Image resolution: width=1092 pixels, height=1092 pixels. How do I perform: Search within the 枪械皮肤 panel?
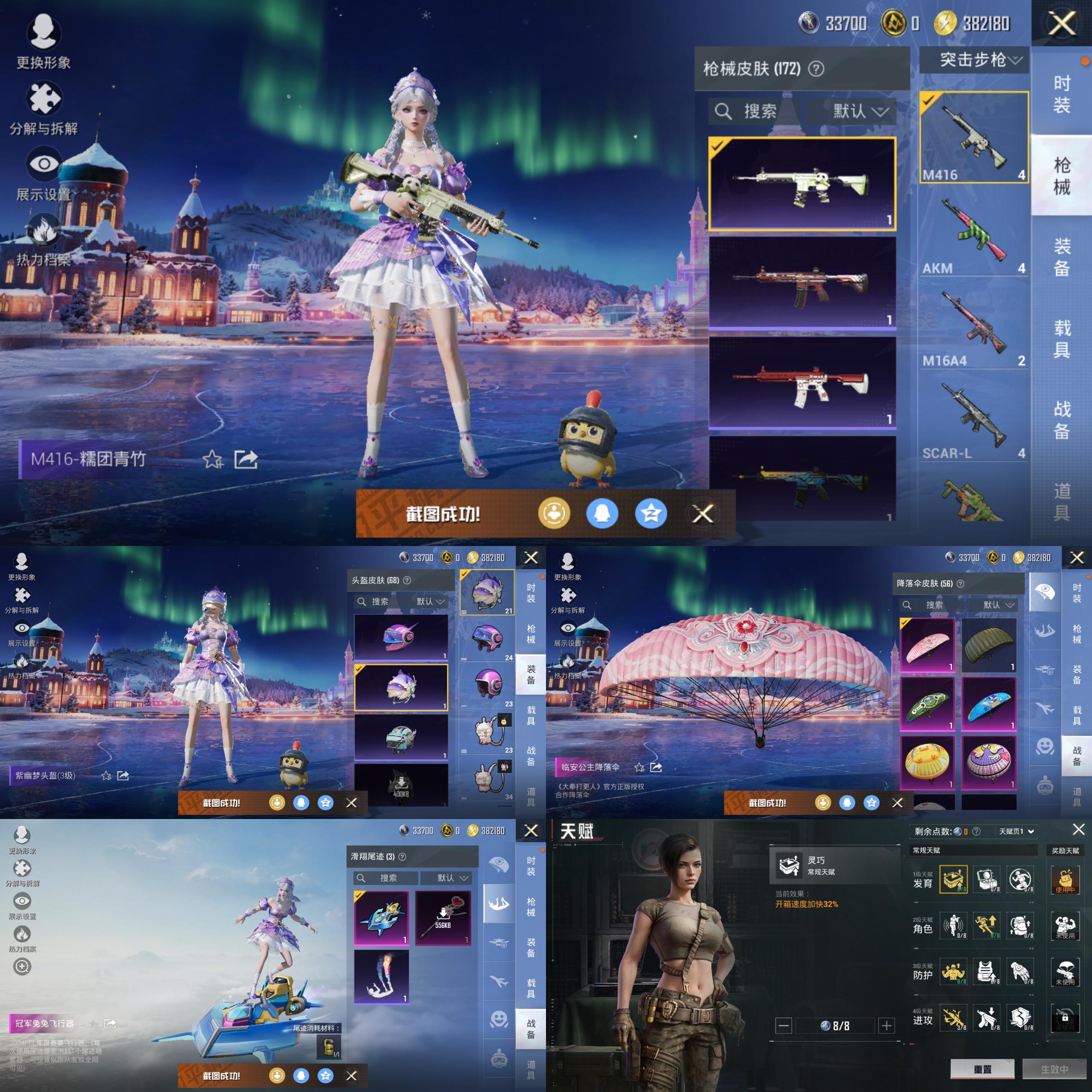pyautogui.click(x=753, y=111)
